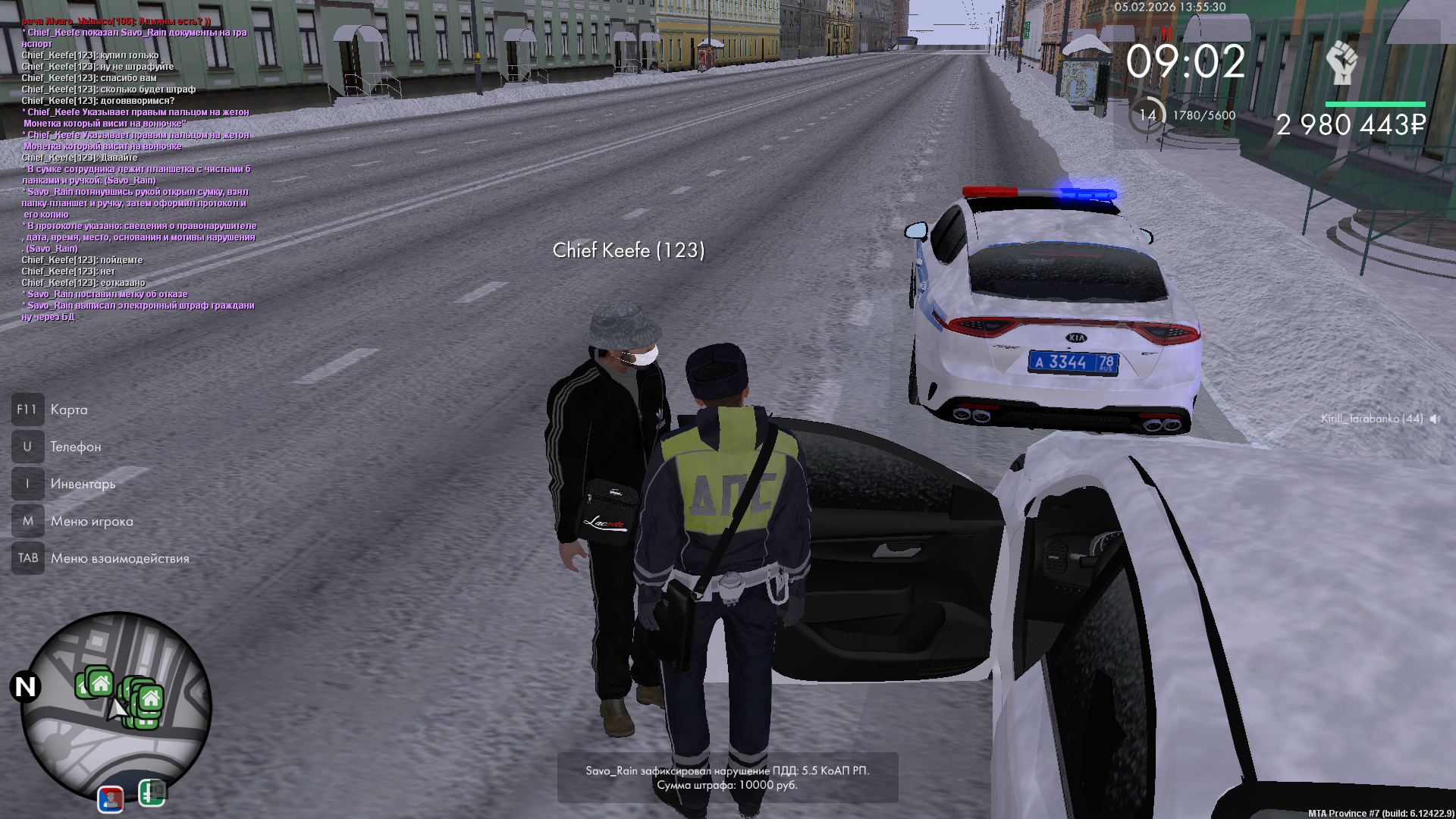Select the green ruble marker below the minimap
Image resolution: width=1456 pixels, height=819 pixels.
click(x=152, y=793)
